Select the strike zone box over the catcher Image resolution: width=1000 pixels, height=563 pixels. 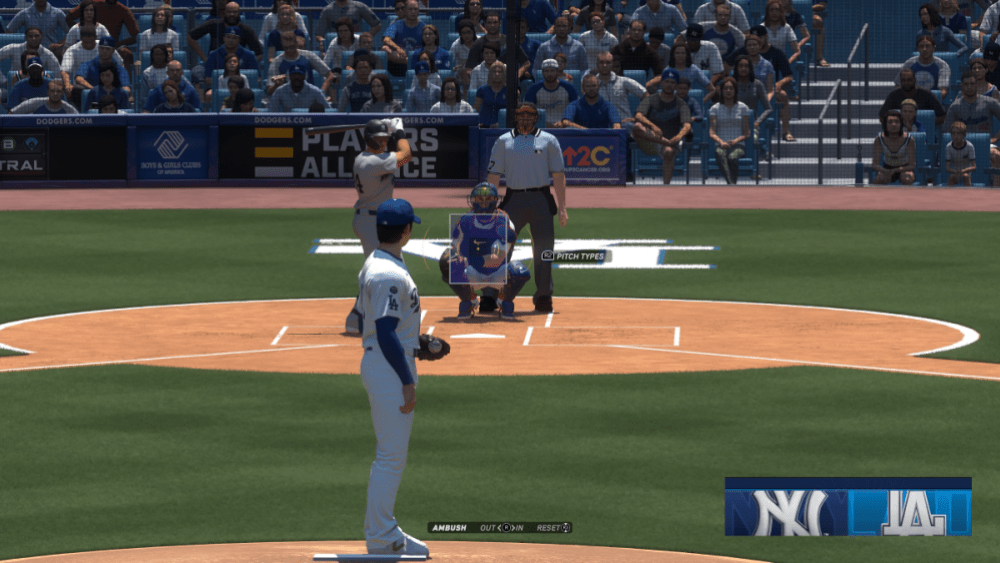pos(477,249)
